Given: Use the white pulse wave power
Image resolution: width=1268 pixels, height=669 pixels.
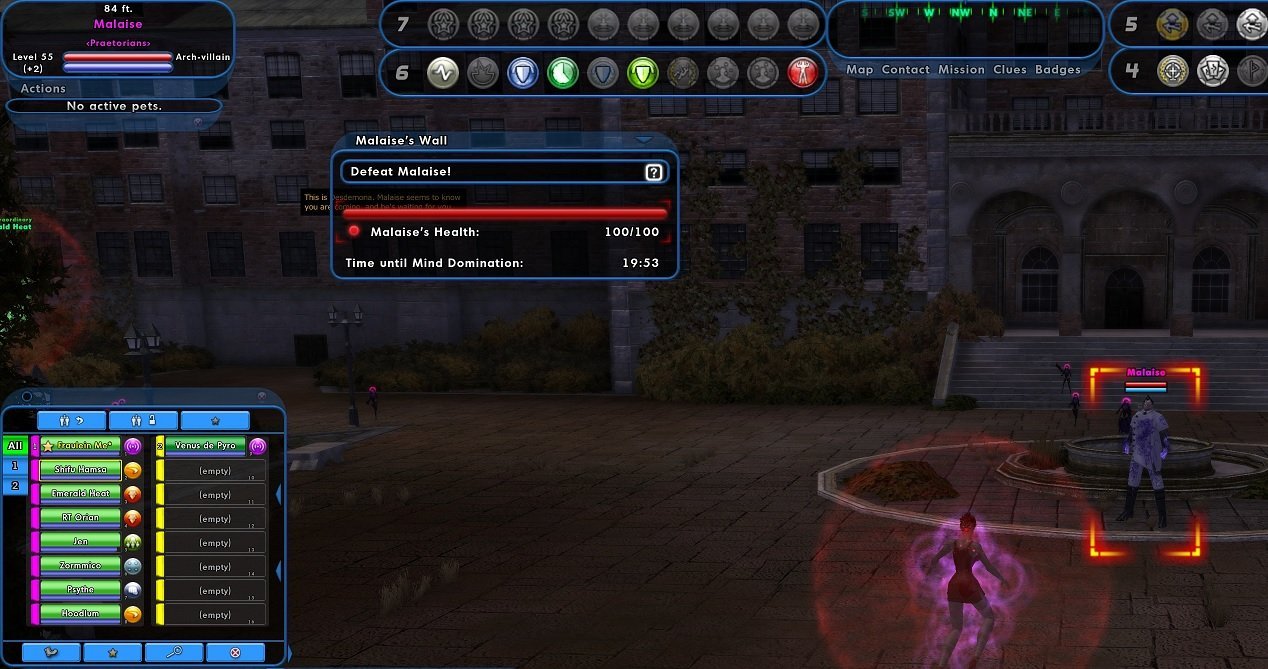Looking at the screenshot, I should point(442,72).
